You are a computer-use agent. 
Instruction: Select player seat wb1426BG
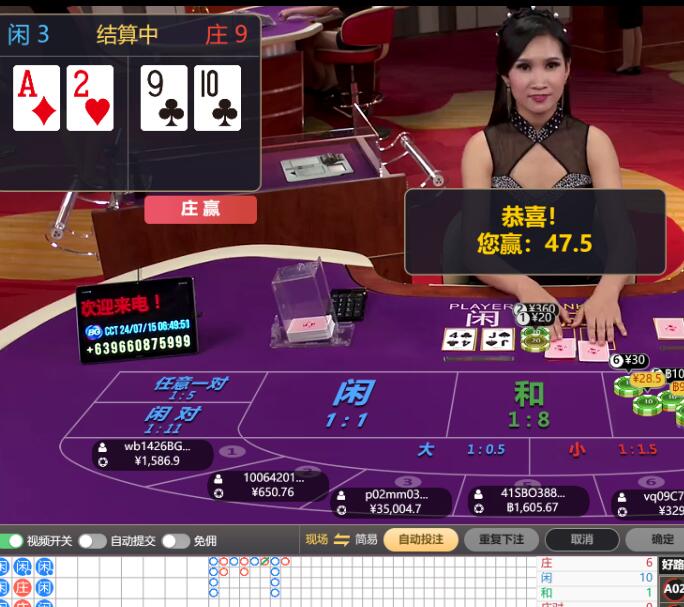153,454
